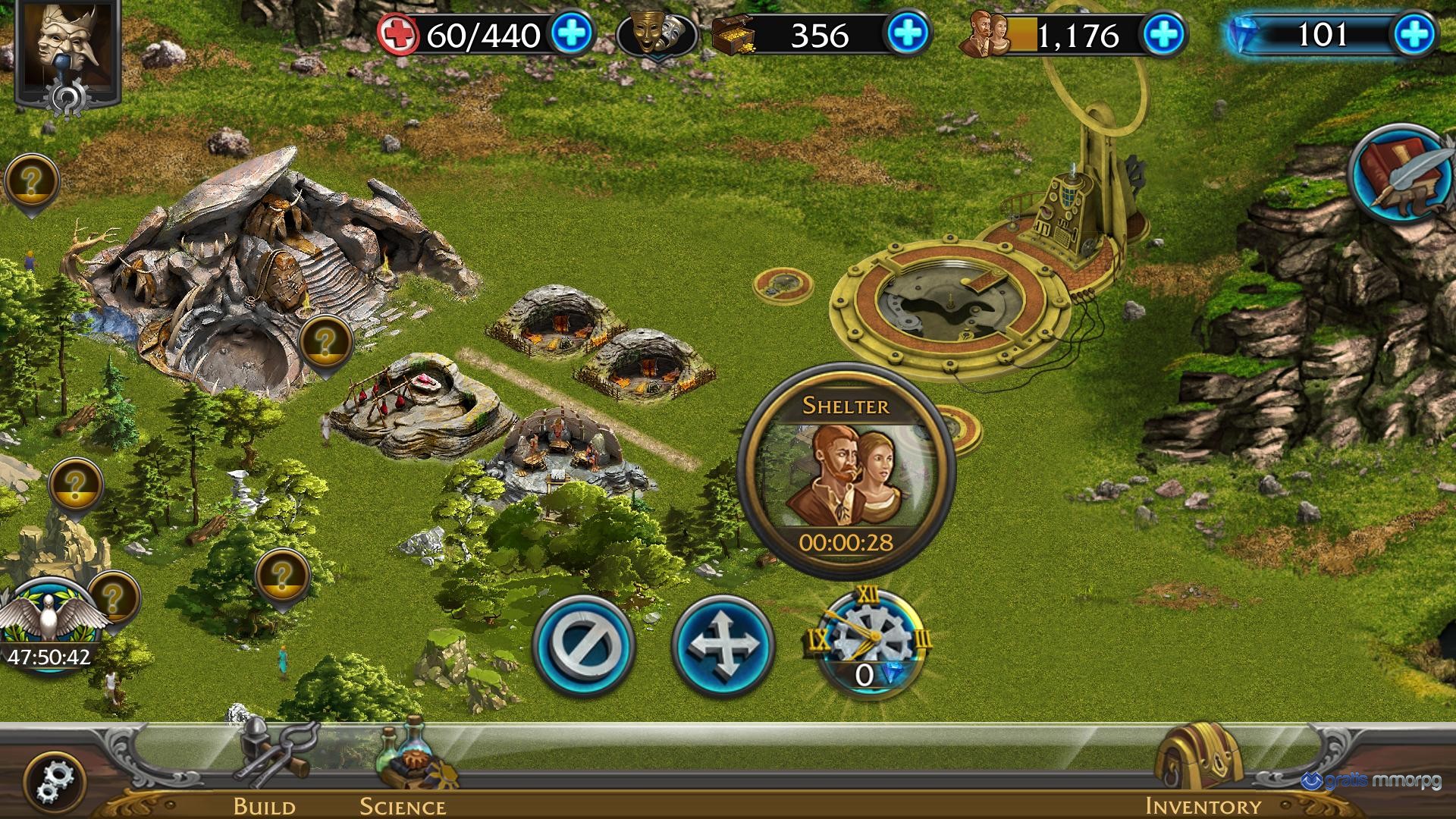Open the Build menu

[x=265, y=766]
